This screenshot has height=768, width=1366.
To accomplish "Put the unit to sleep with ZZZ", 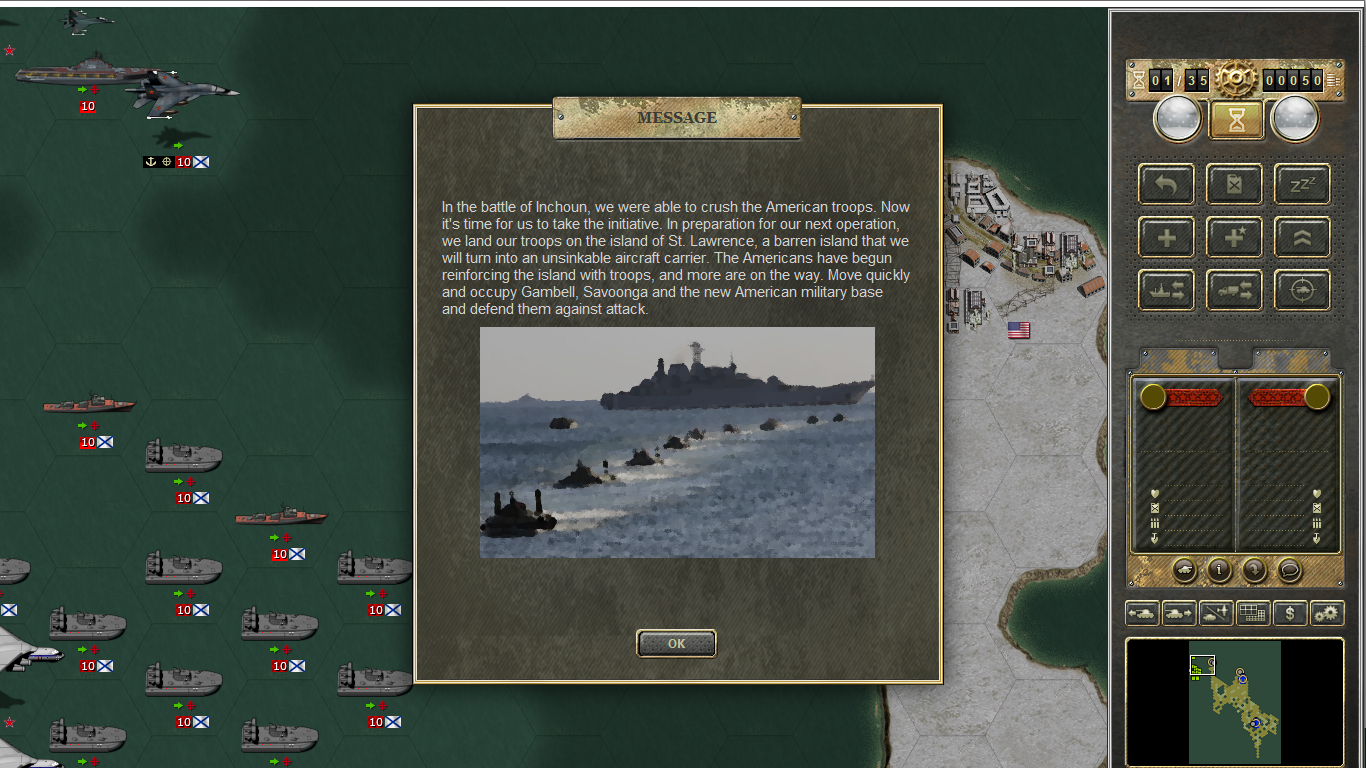I will 1302,184.
